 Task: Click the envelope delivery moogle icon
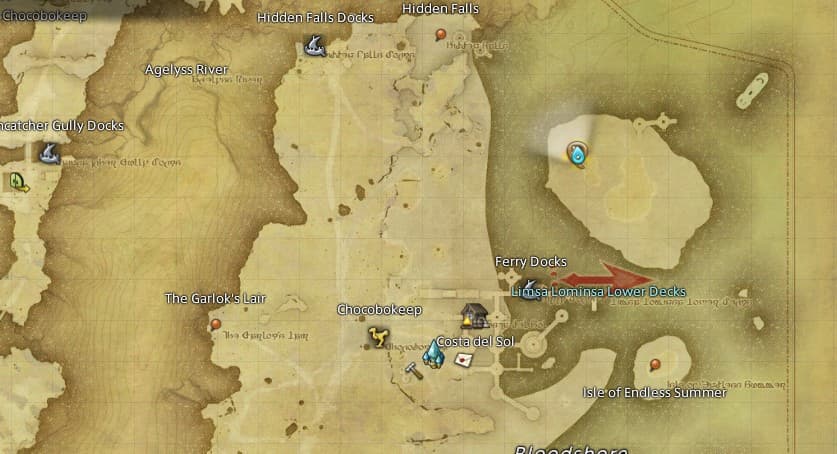463,359
